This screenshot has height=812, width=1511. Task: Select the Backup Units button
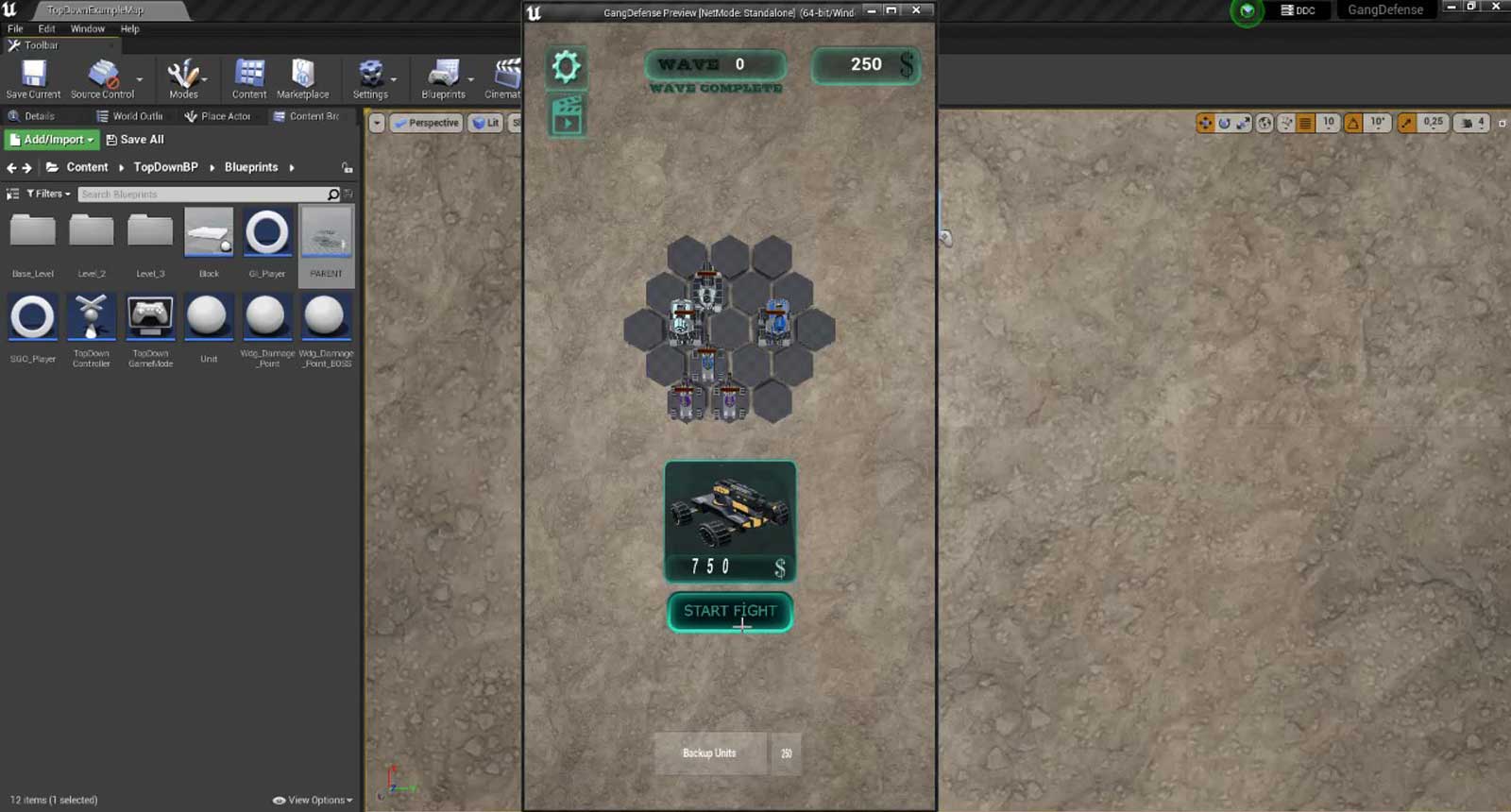[x=710, y=753]
